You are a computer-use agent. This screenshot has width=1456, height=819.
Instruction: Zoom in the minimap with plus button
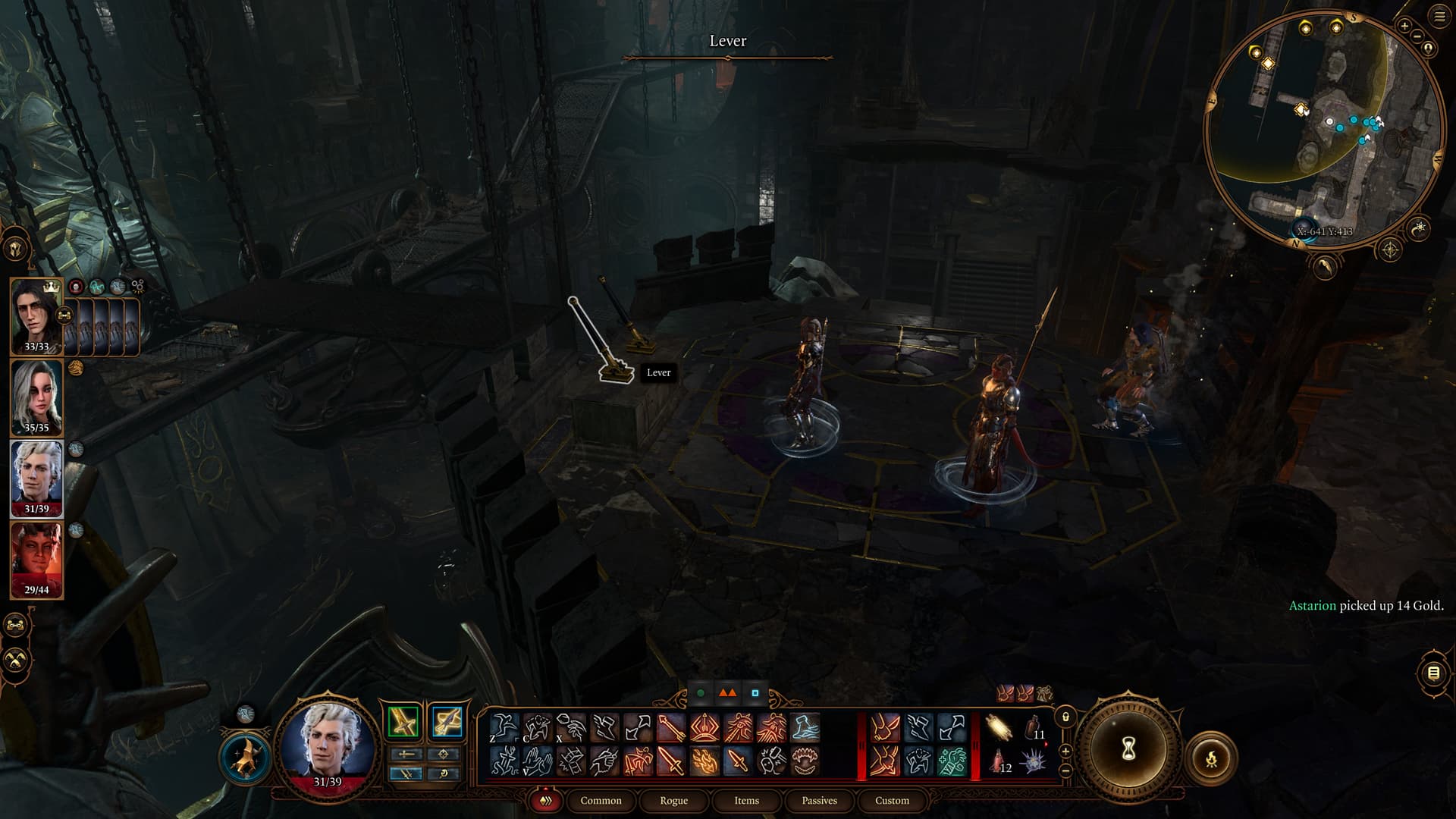point(1404,26)
